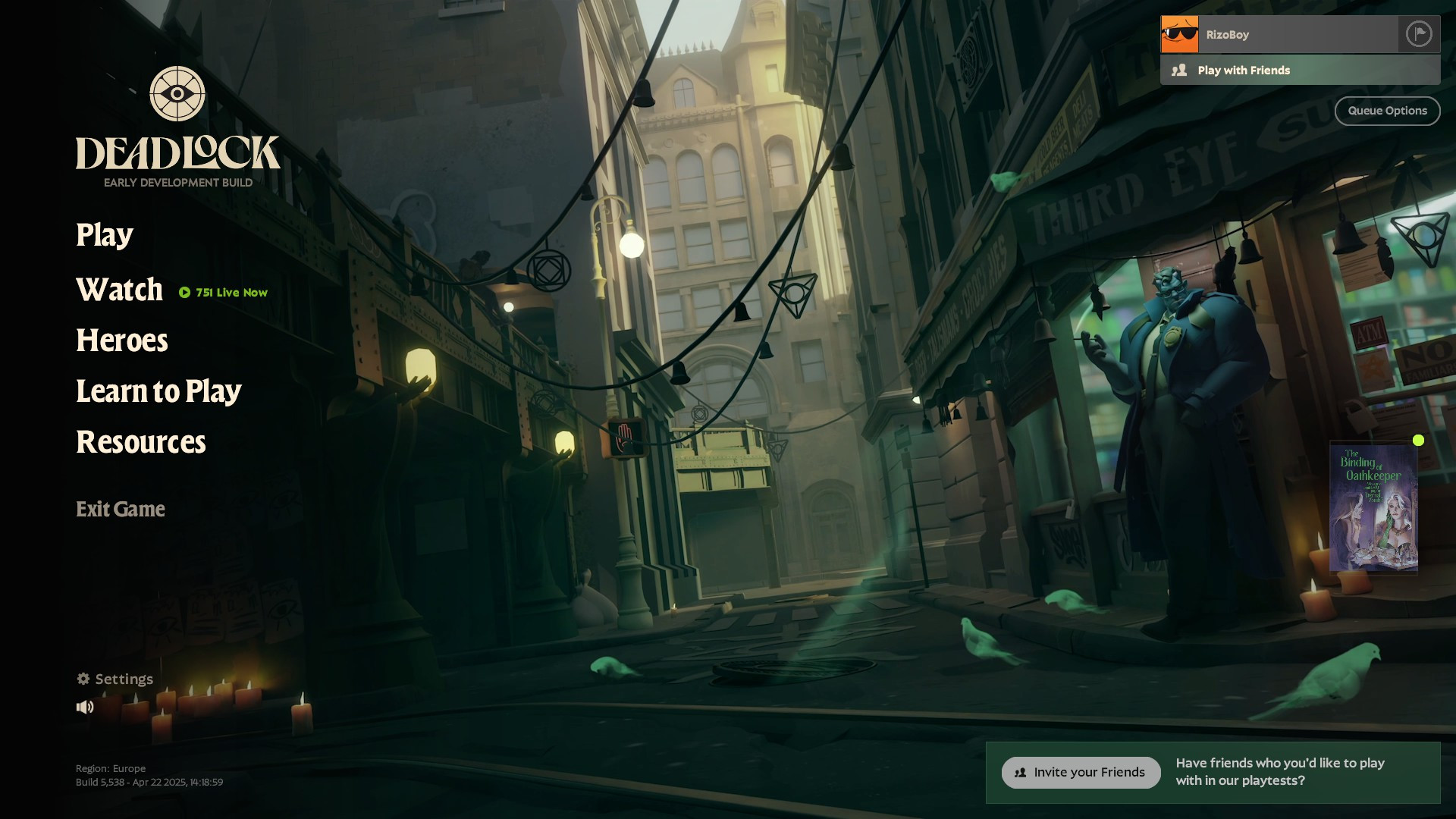Open Settings via the gear icon

(x=85, y=679)
